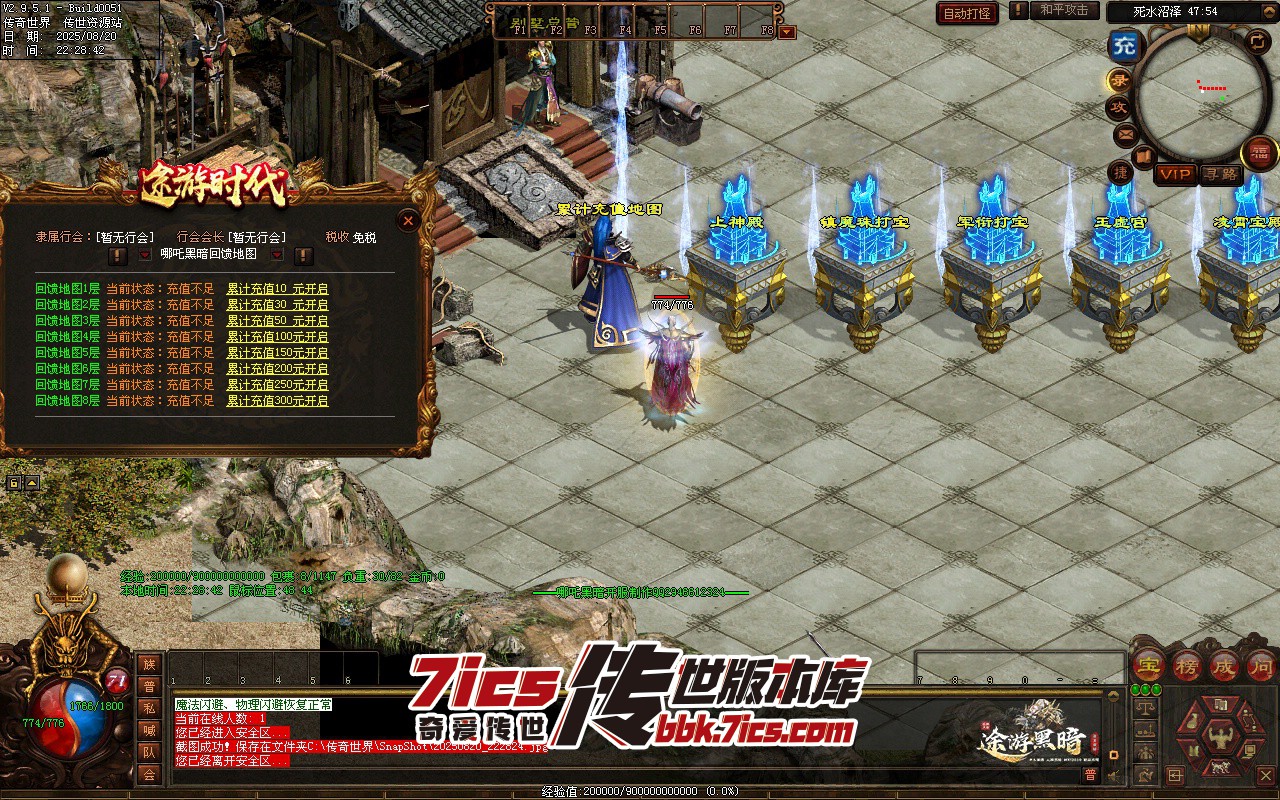Open the mail envelope icon

pos(1125,133)
